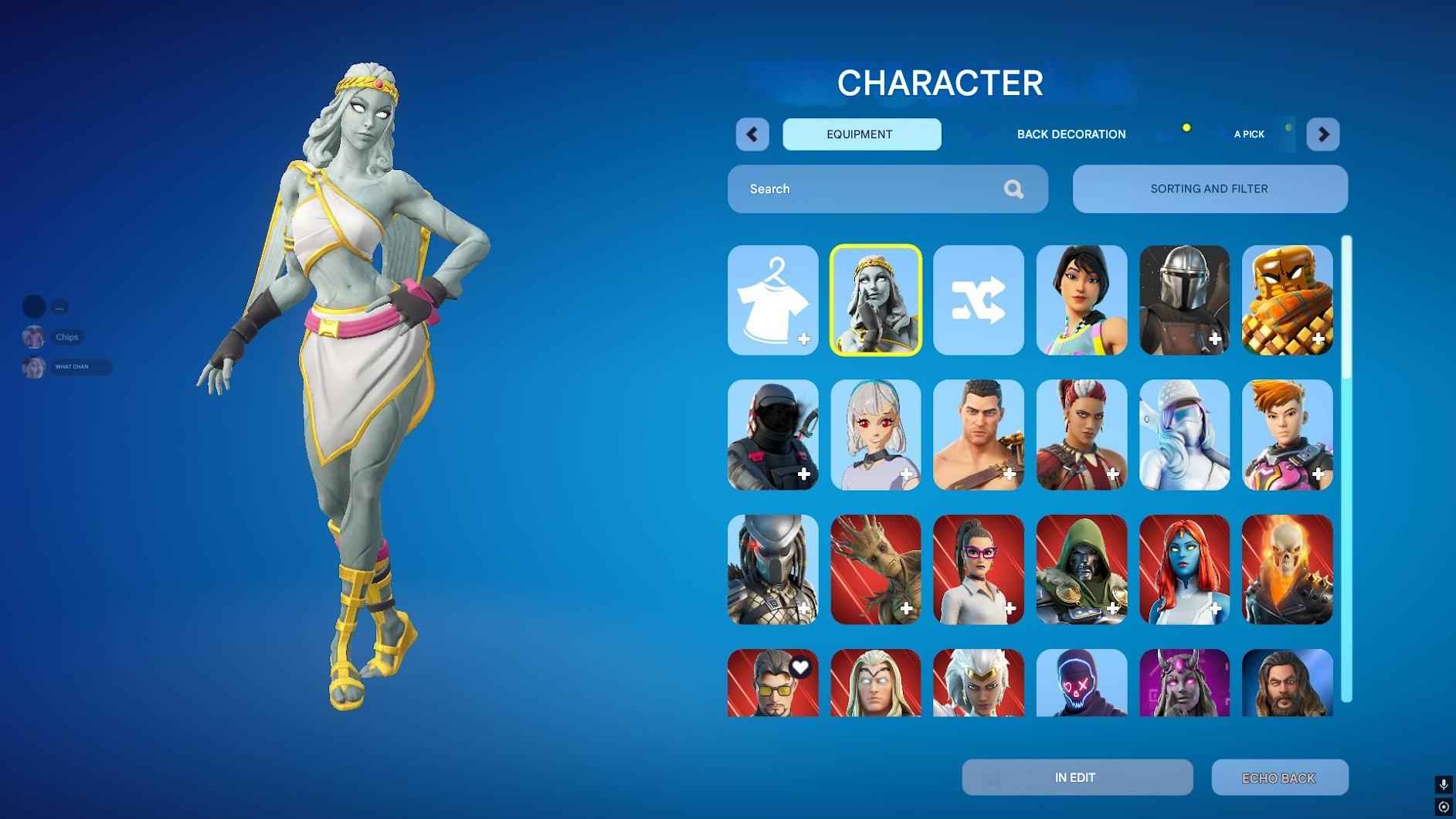This screenshot has width=1456, height=819.
Task: Select the Ghost Rider character skin
Action: coord(1287,570)
